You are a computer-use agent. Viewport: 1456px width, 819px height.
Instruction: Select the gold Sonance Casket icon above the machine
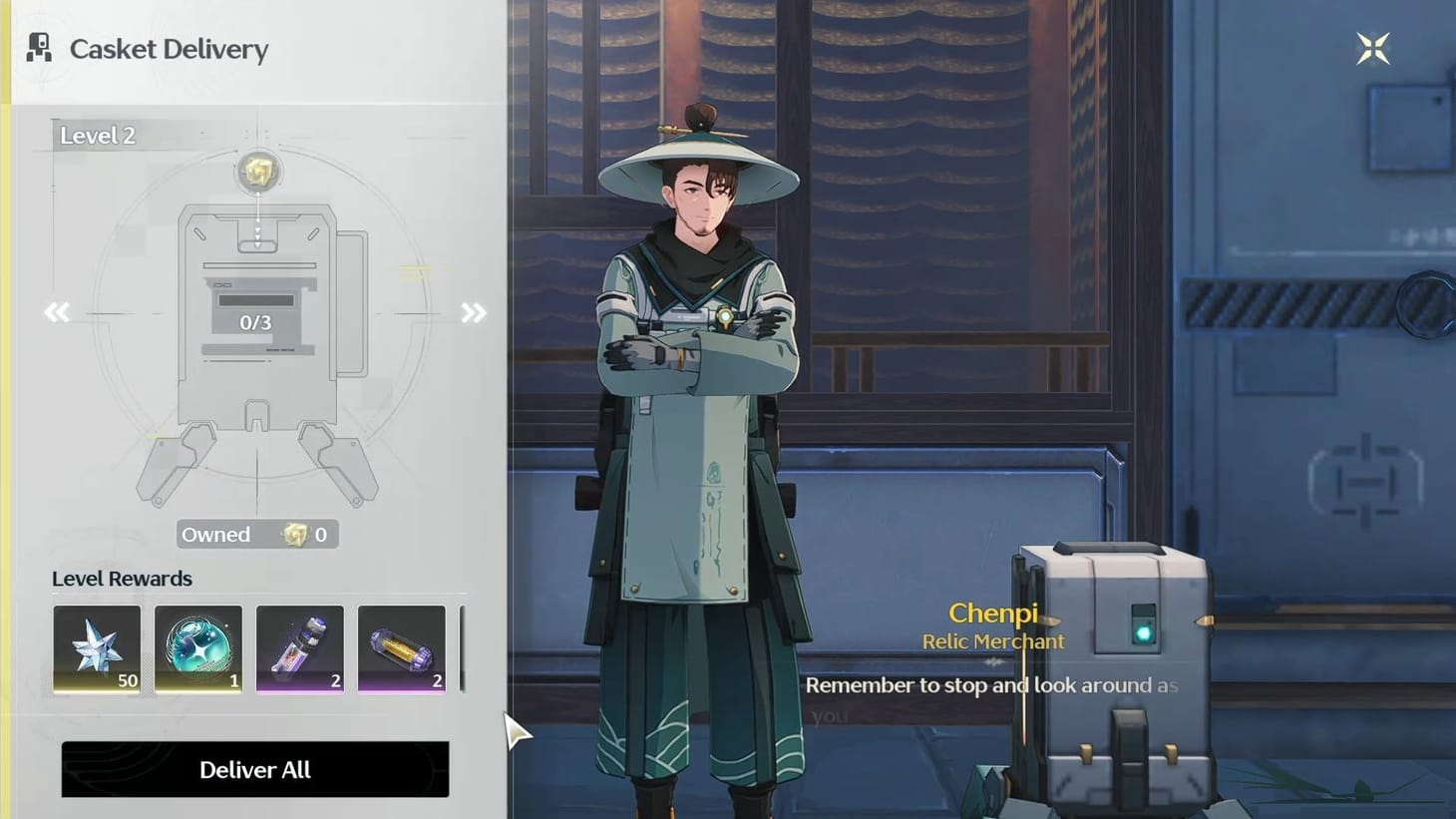(257, 172)
